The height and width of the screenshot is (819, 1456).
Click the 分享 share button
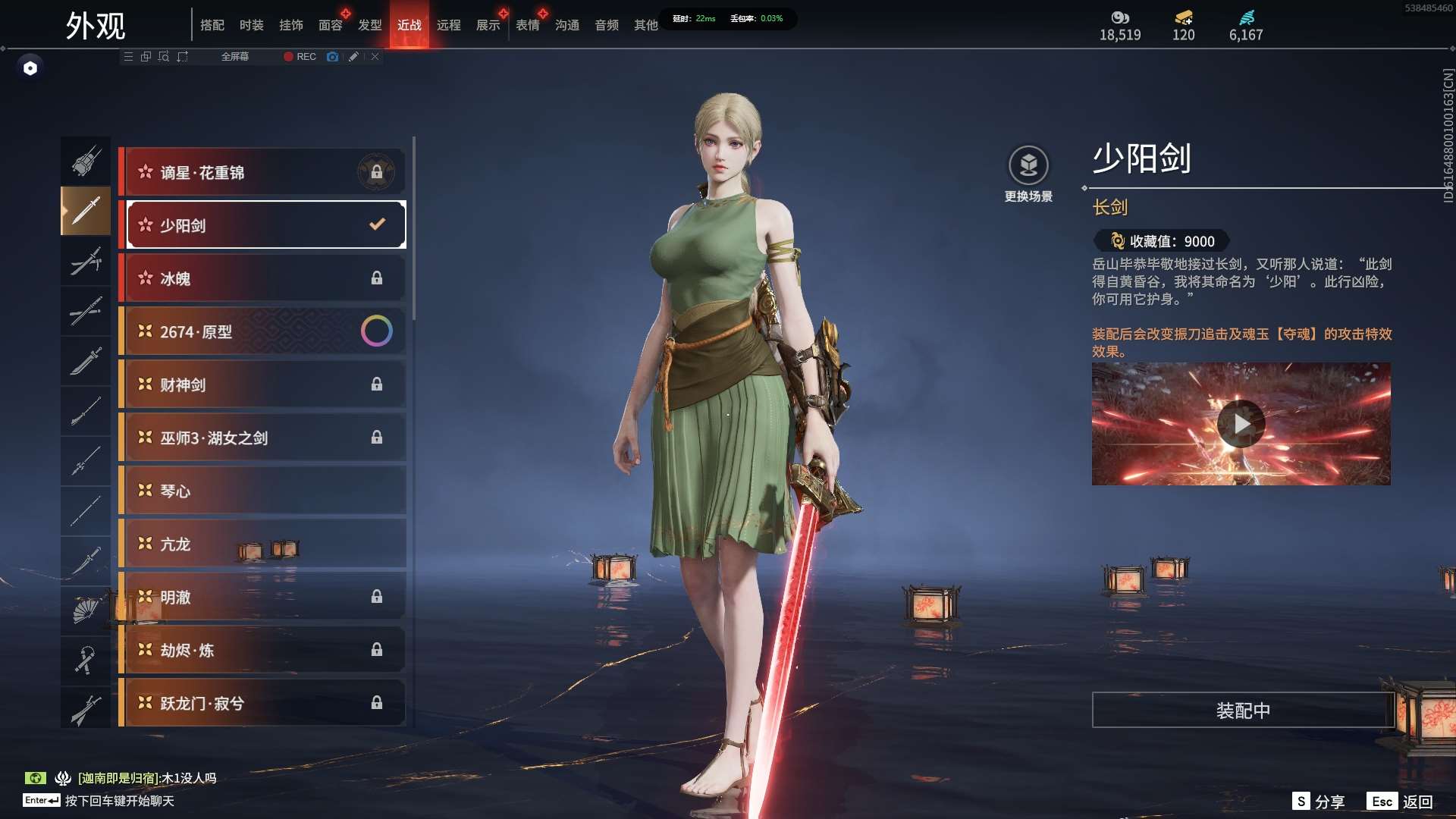1319,802
